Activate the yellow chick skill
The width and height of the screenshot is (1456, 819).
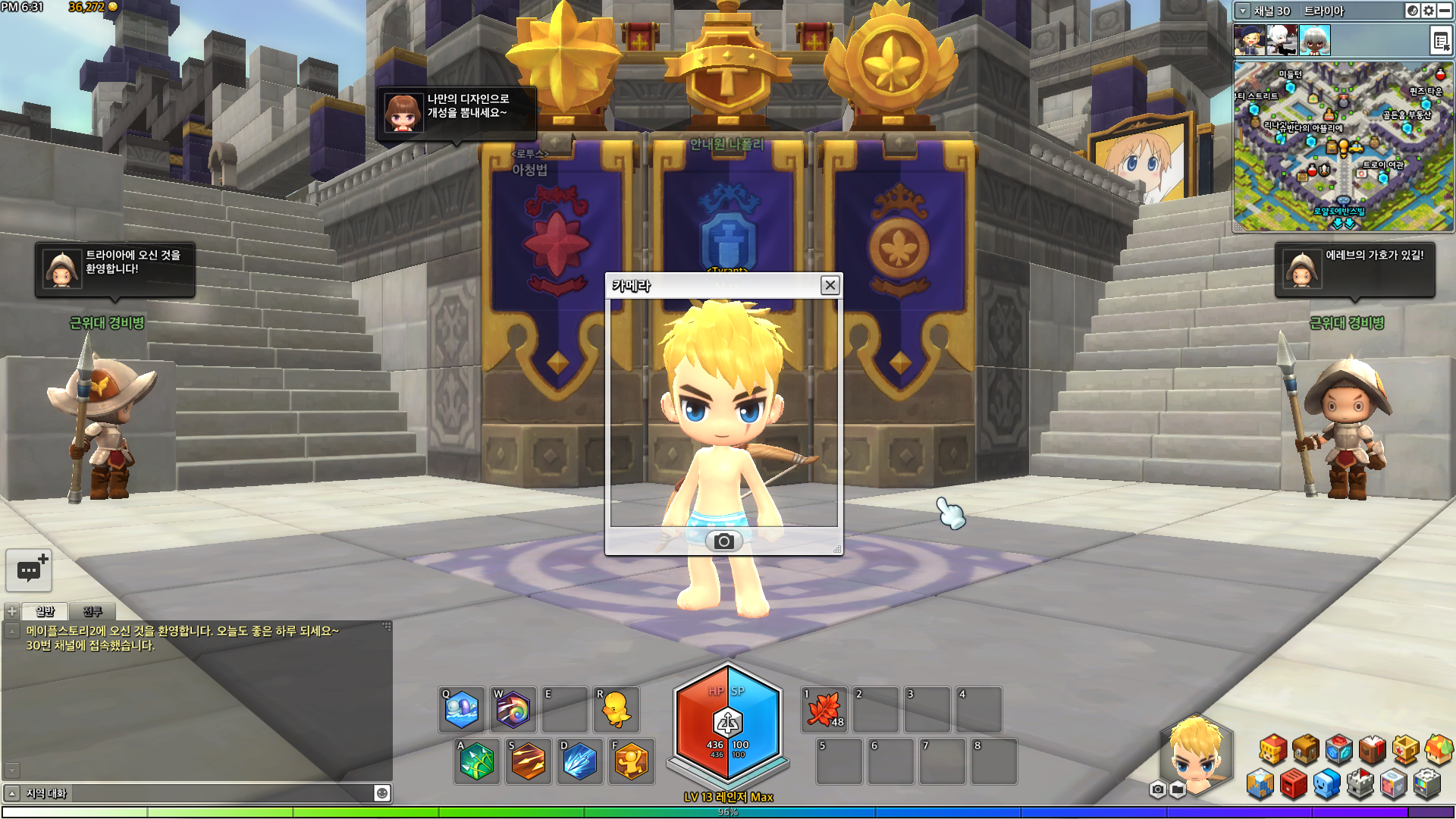pyautogui.click(x=616, y=710)
